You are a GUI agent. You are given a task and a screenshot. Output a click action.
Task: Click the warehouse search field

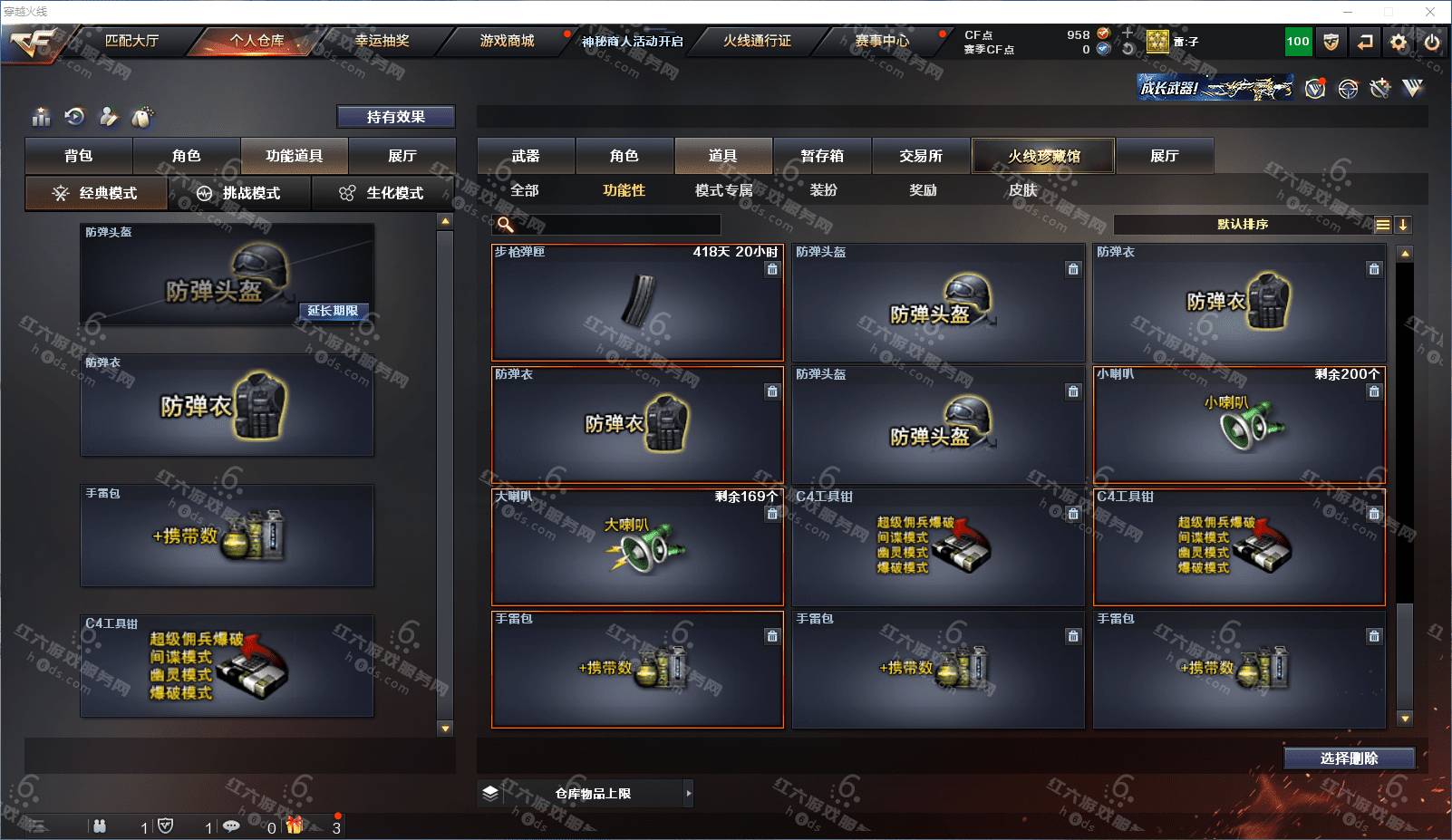coord(616,225)
